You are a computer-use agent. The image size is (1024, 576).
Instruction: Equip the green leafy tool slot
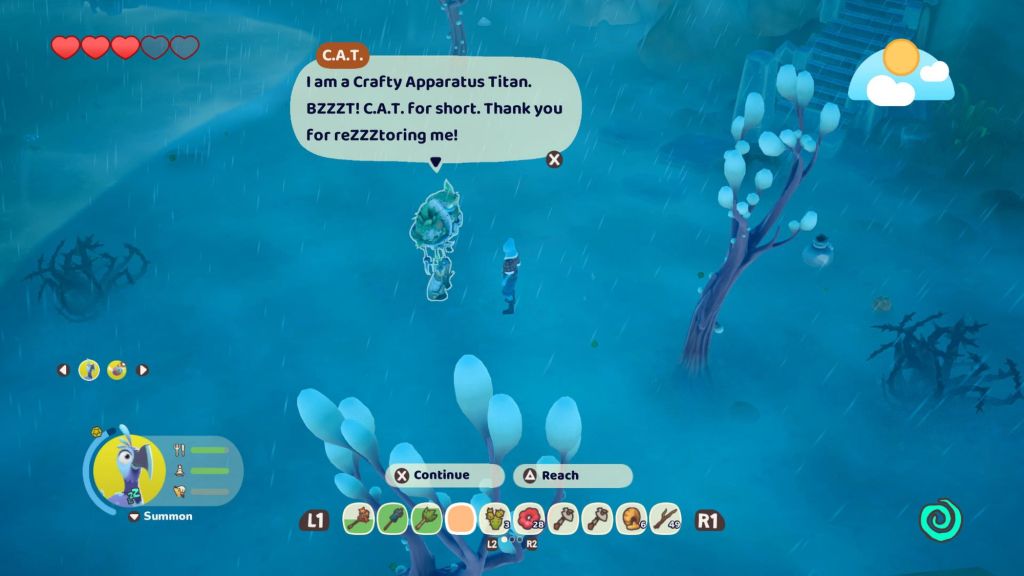coord(425,519)
